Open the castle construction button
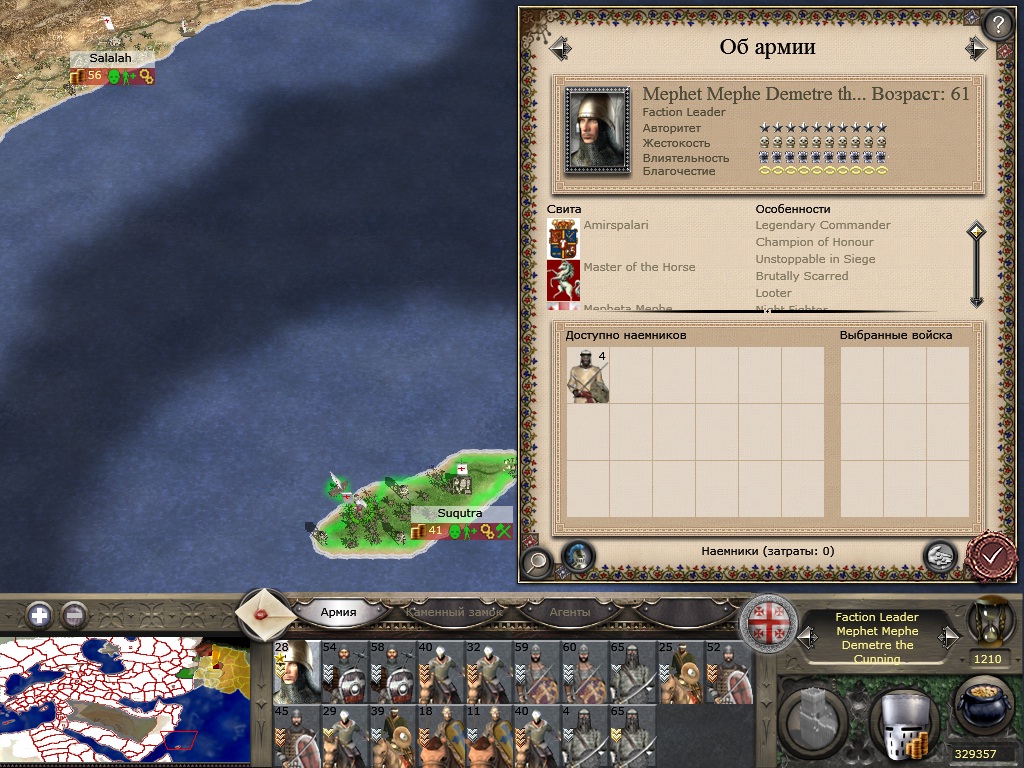Image resolution: width=1024 pixels, height=768 pixels. (816, 718)
